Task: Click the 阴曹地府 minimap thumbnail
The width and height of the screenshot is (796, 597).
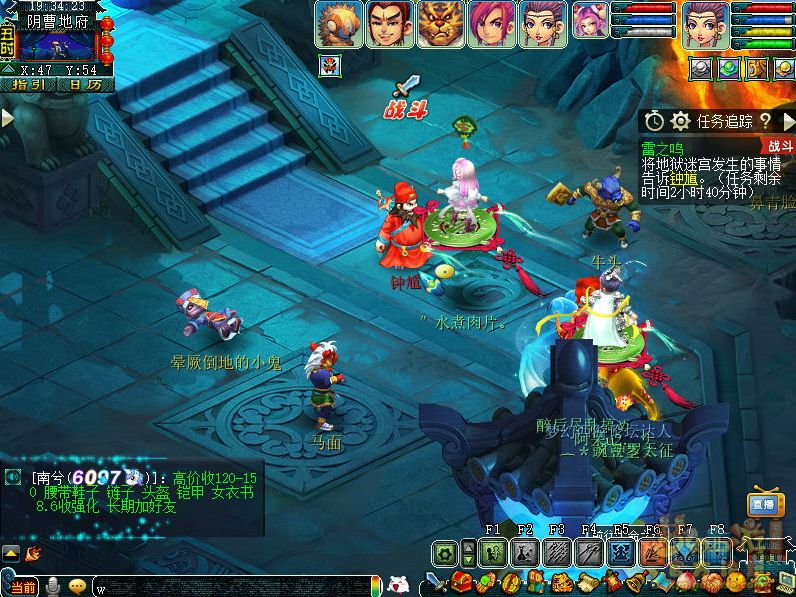Action: click(x=57, y=46)
